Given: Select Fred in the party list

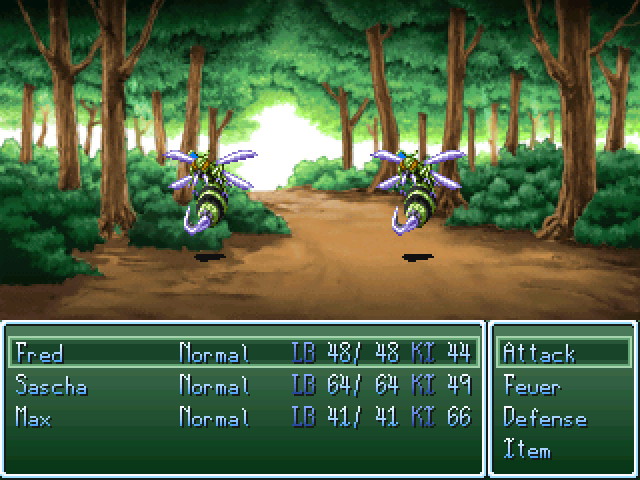Looking at the screenshot, I should [40, 353].
